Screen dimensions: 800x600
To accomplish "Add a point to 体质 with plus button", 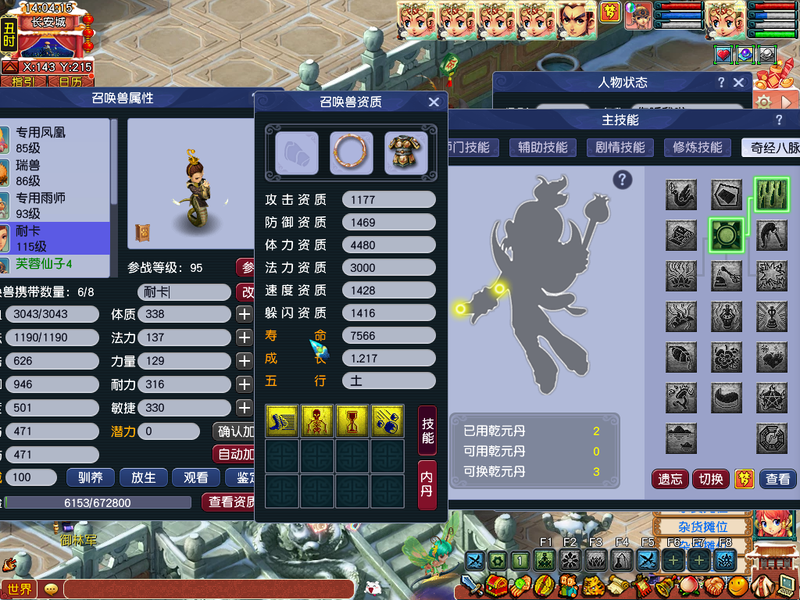I will [244, 314].
